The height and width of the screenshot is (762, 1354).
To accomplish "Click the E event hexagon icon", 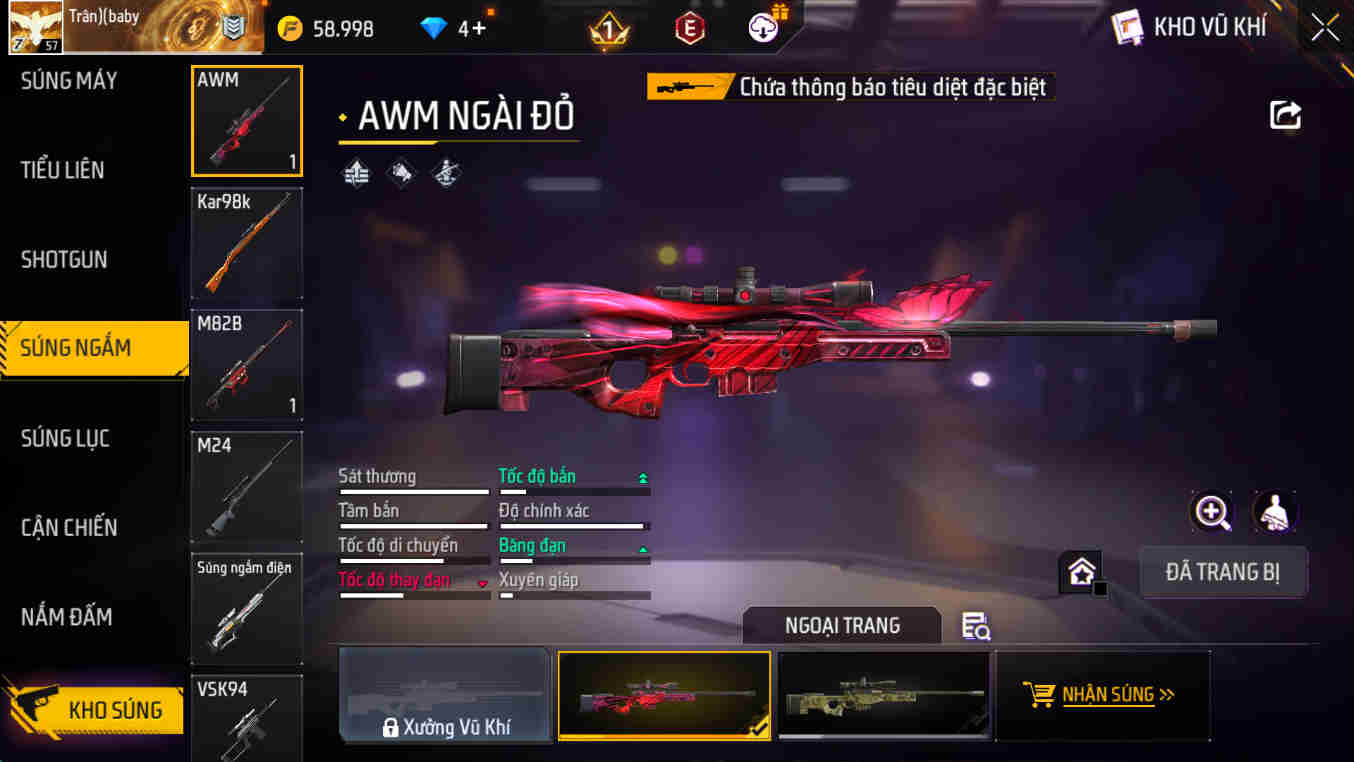I will [x=688, y=27].
